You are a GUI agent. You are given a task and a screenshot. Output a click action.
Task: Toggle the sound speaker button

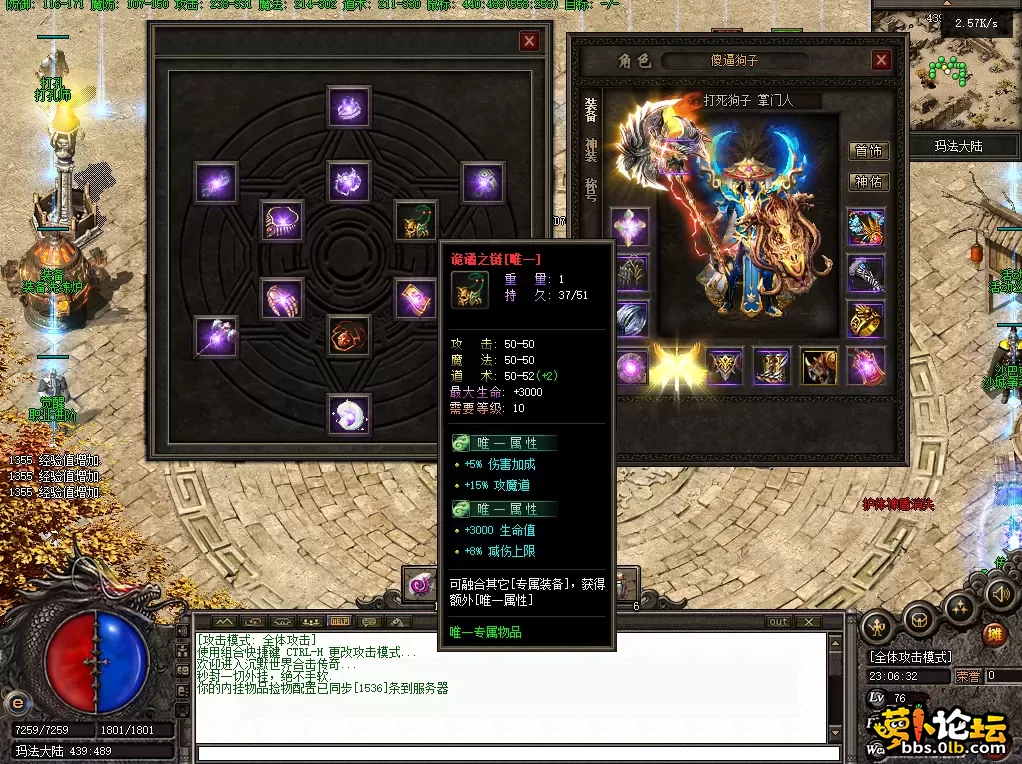tap(998, 595)
